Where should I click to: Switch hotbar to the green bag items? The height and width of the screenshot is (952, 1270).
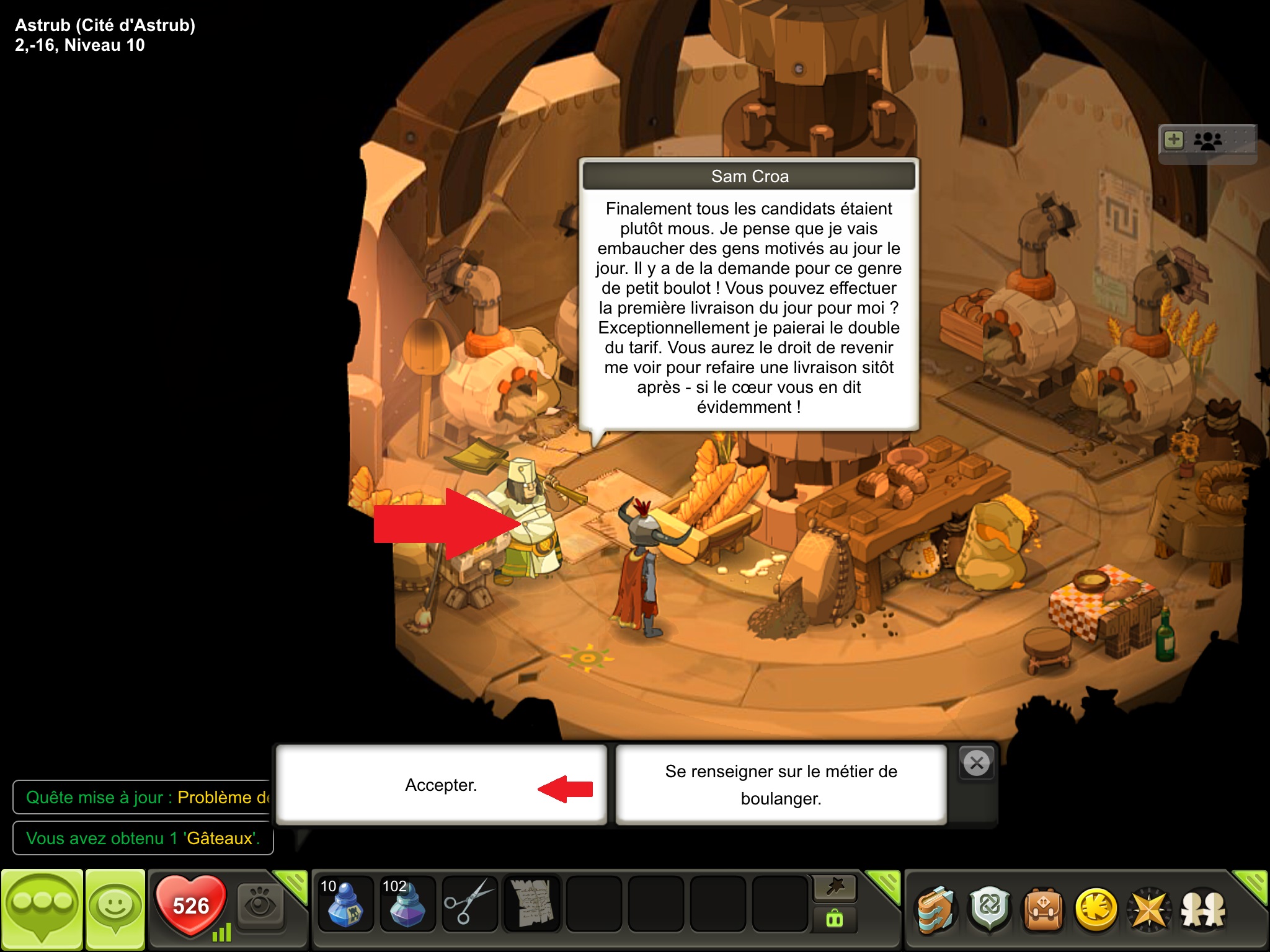pyautogui.click(x=835, y=919)
